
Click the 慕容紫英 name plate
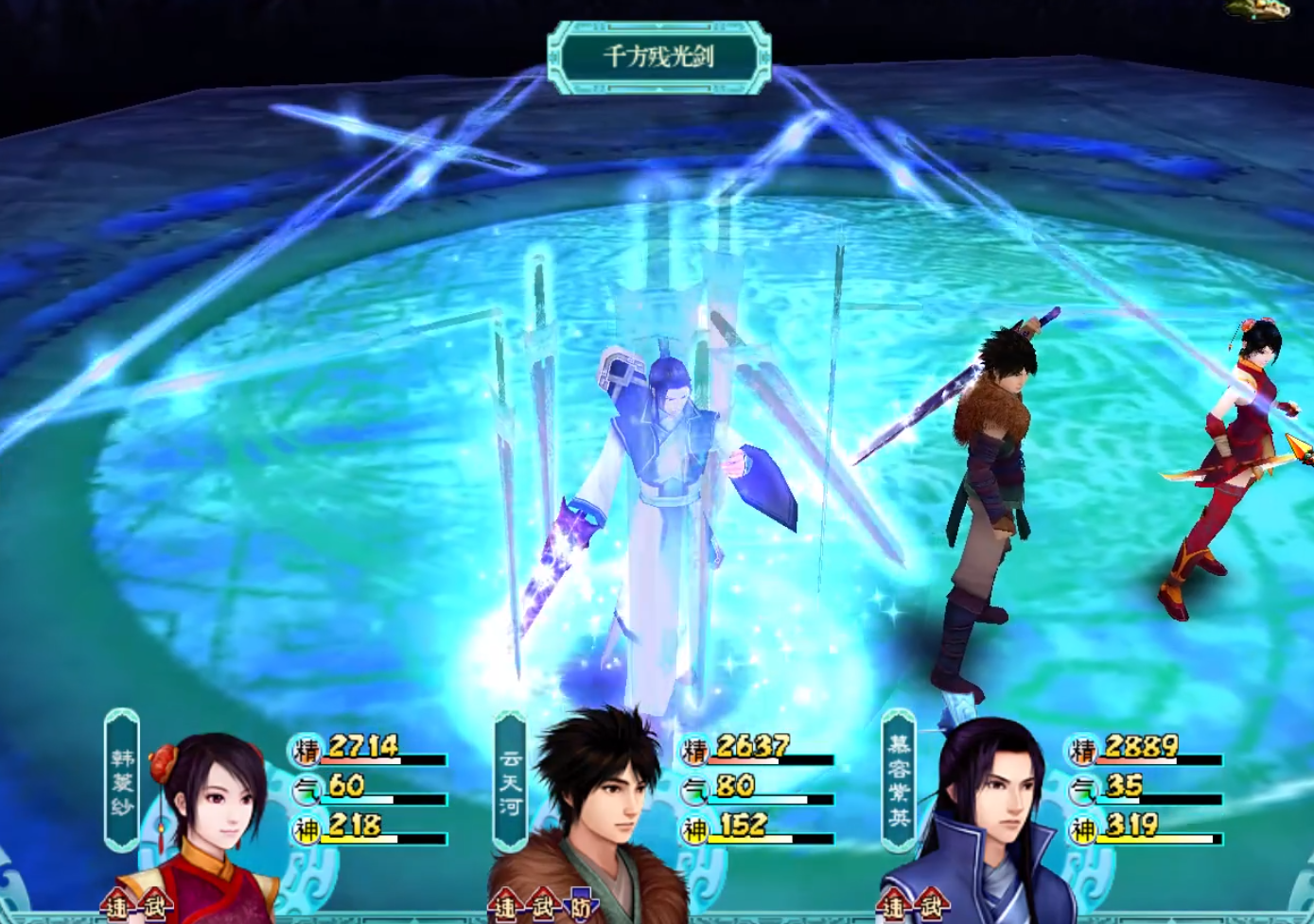point(899,781)
